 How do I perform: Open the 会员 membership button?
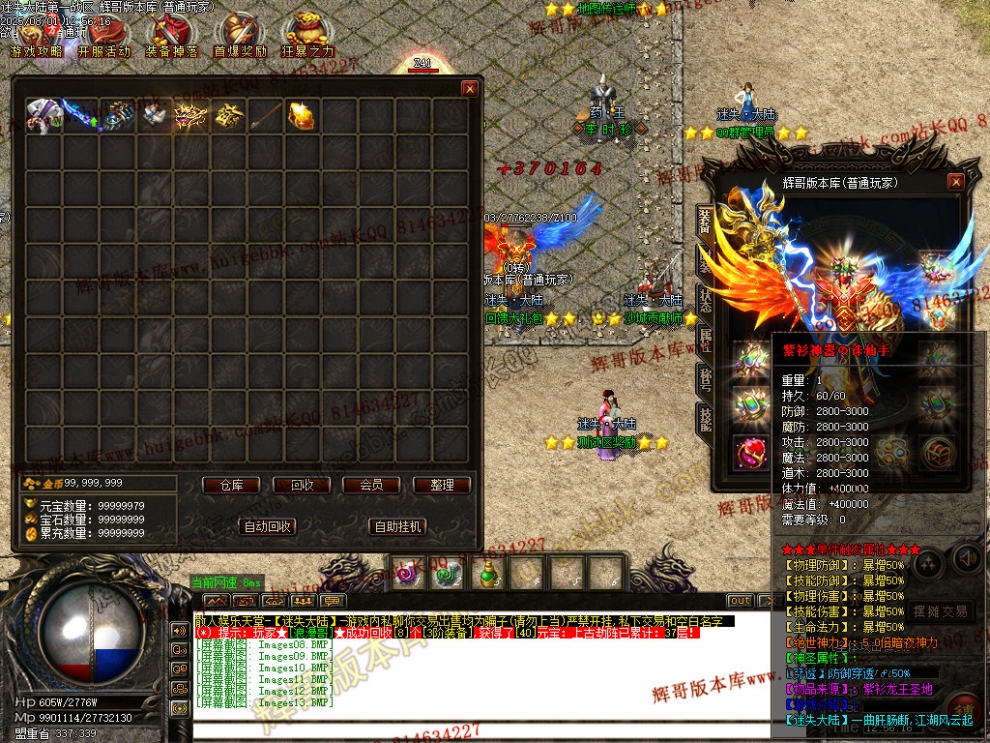click(371, 485)
